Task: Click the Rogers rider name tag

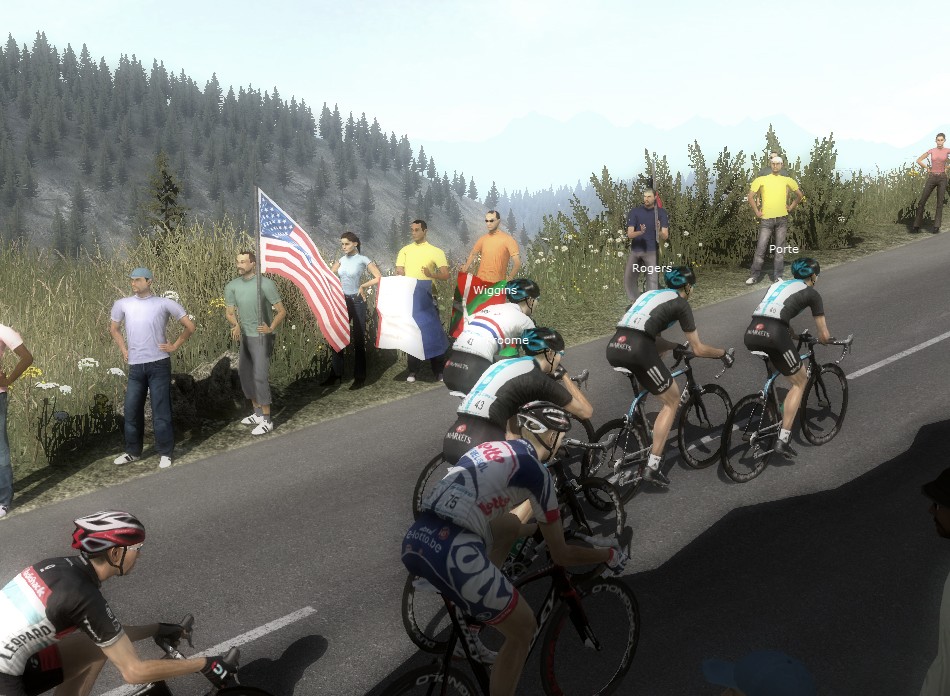Action: tap(652, 268)
